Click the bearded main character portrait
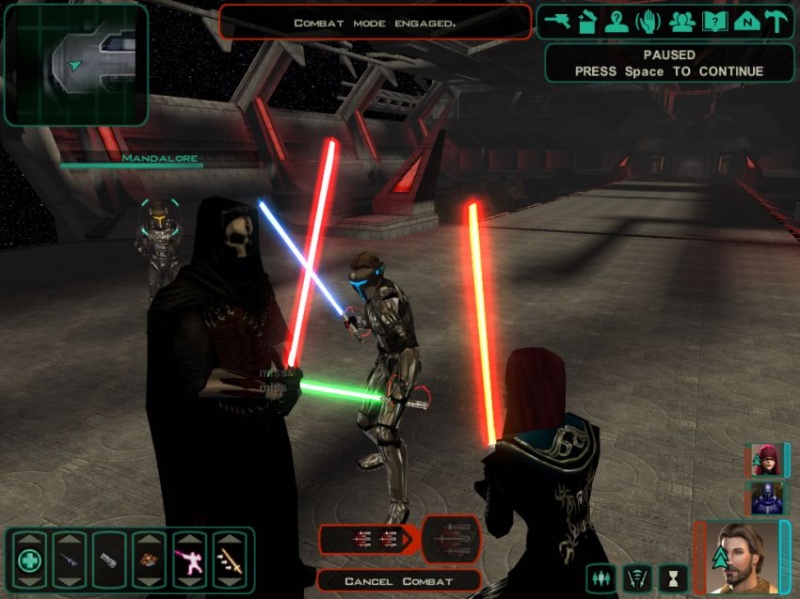The height and width of the screenshot is (599, 800). [742, 557]
